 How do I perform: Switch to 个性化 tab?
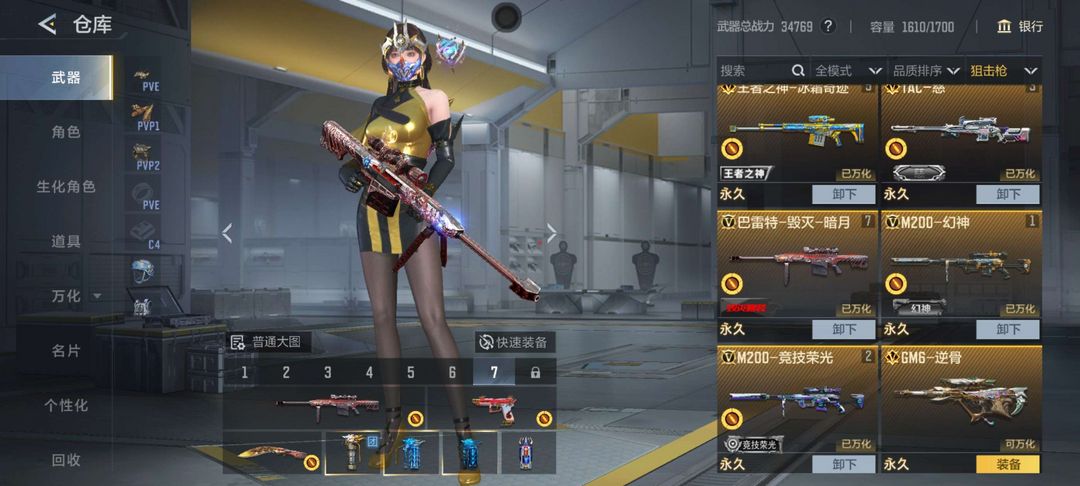click(x=66, y=405)
